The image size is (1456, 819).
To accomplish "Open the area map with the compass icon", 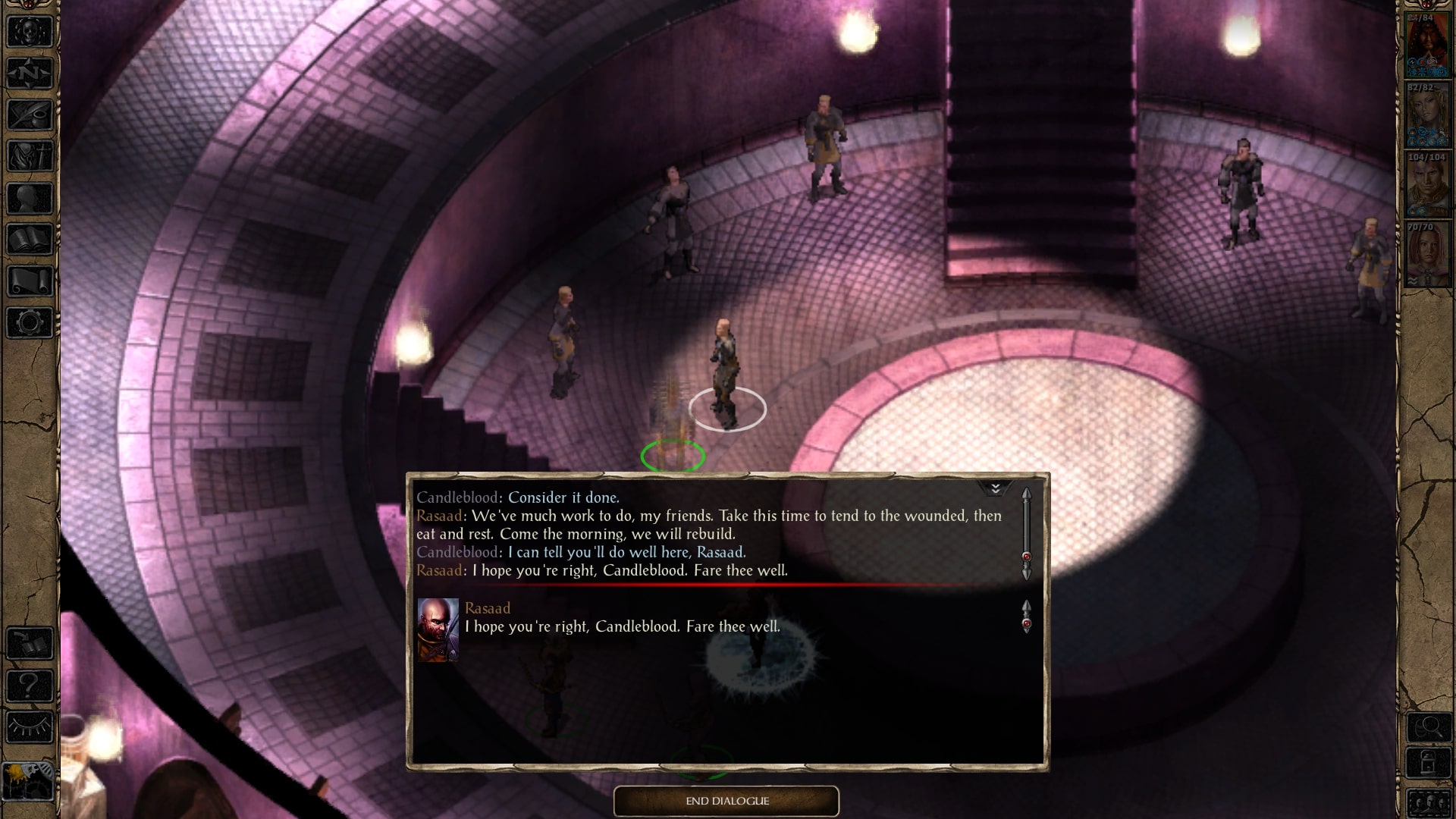I will click(x=30, y=74).
